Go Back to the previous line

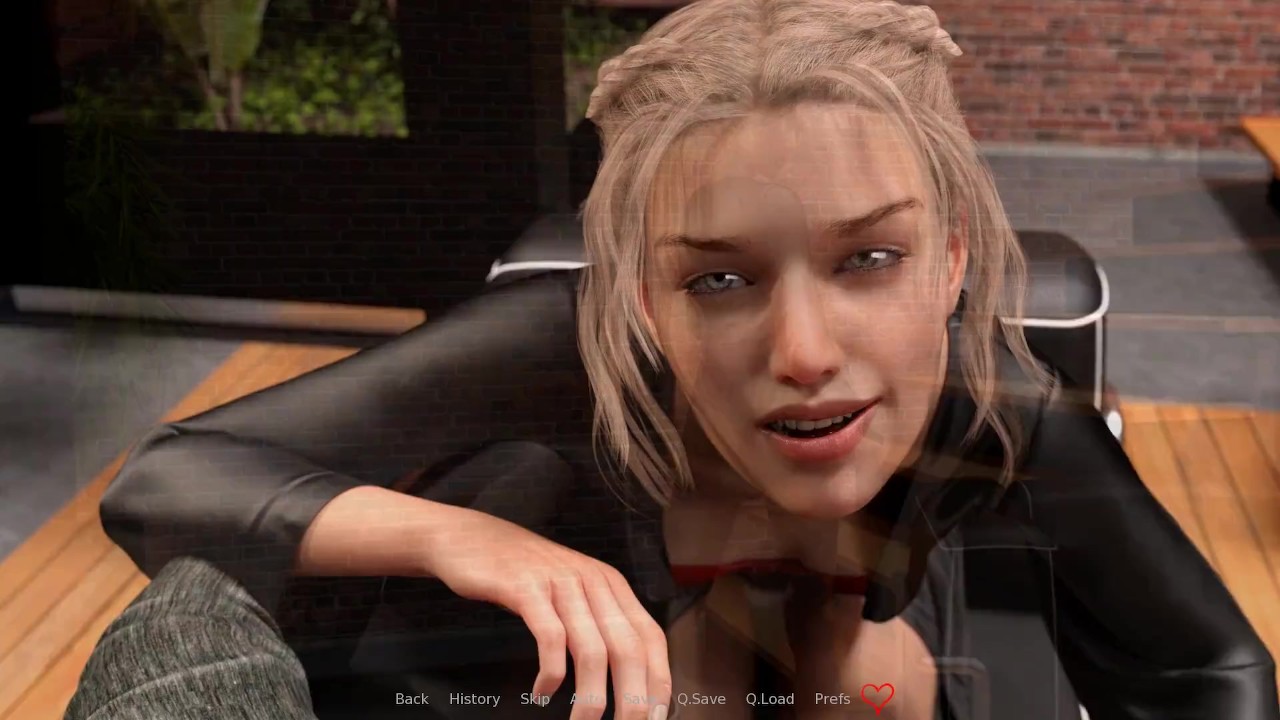[411, 699]
